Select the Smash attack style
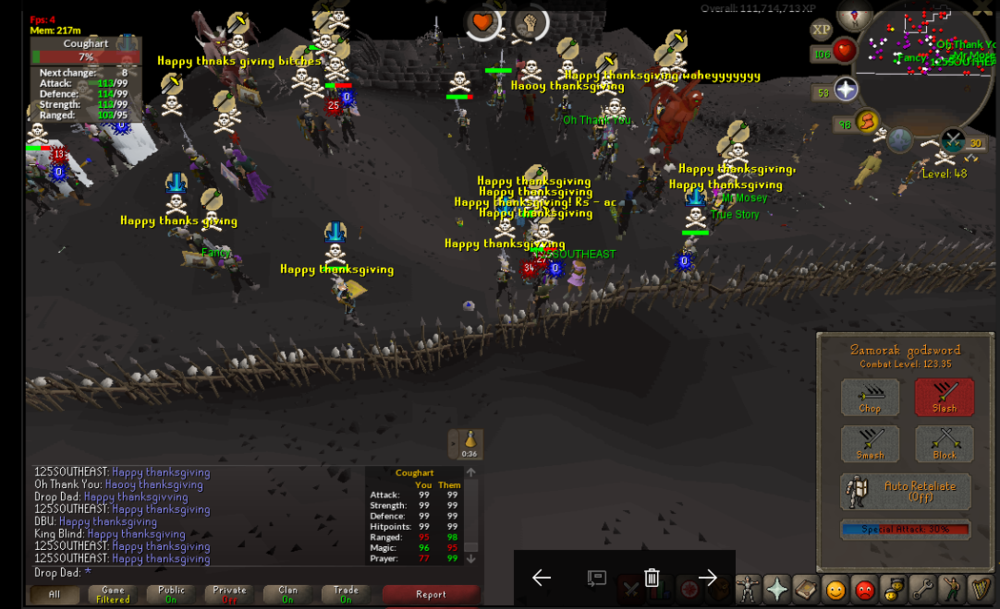This screenshot has height=609, width=1000. click(x=869, y=444)
